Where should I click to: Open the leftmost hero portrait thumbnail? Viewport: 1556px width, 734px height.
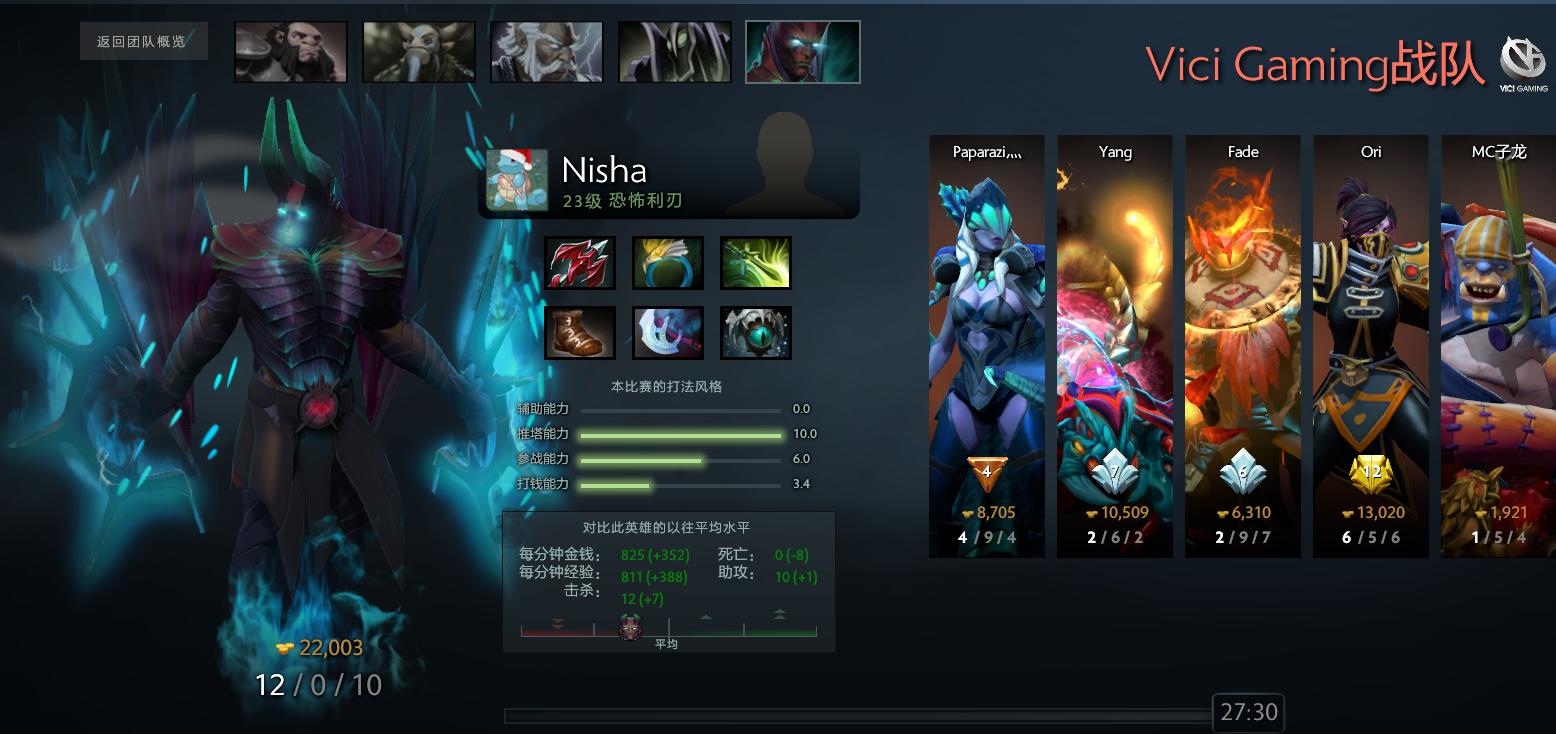(x=290, y=52)
